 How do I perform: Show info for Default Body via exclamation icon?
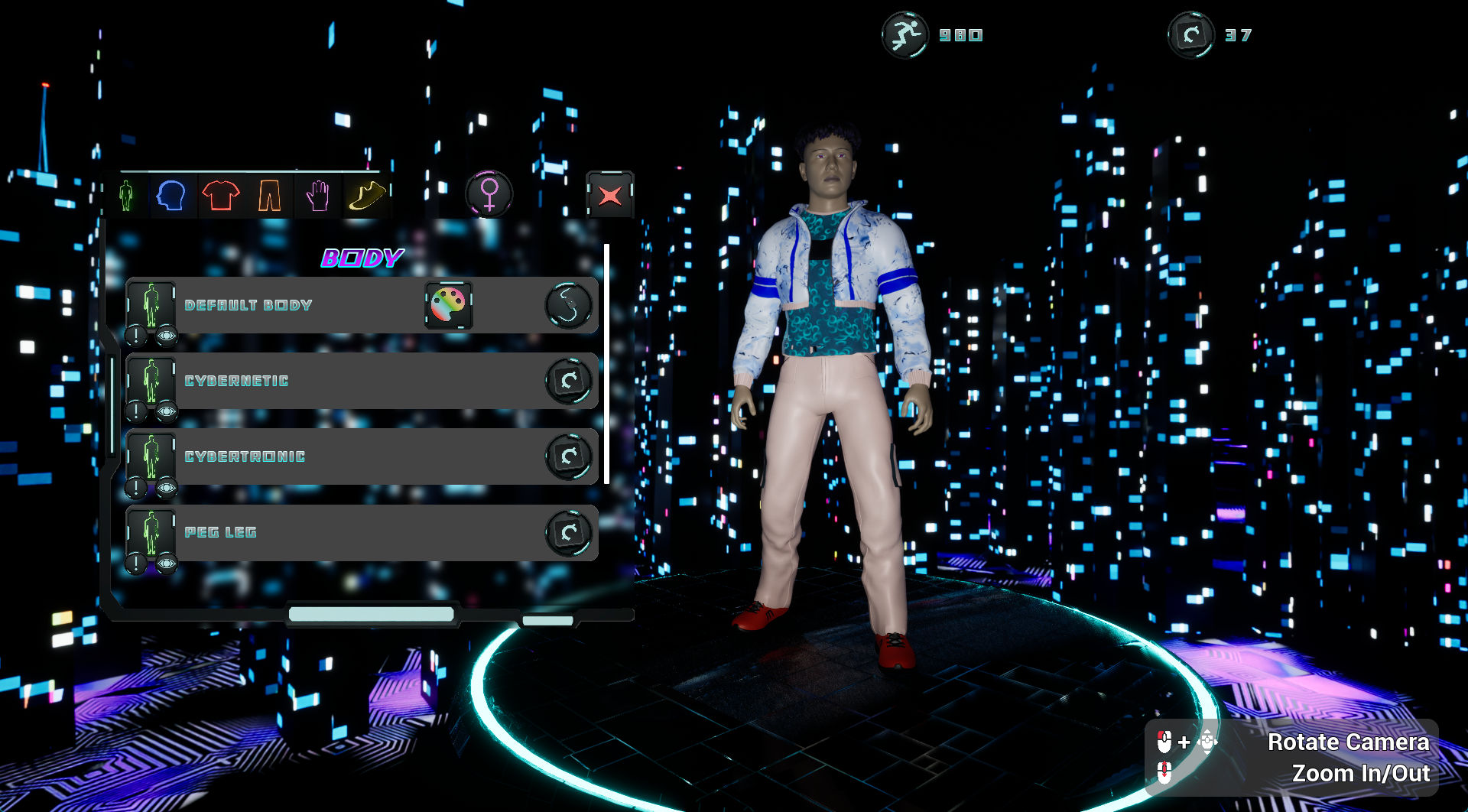click(x=136, y=335)
